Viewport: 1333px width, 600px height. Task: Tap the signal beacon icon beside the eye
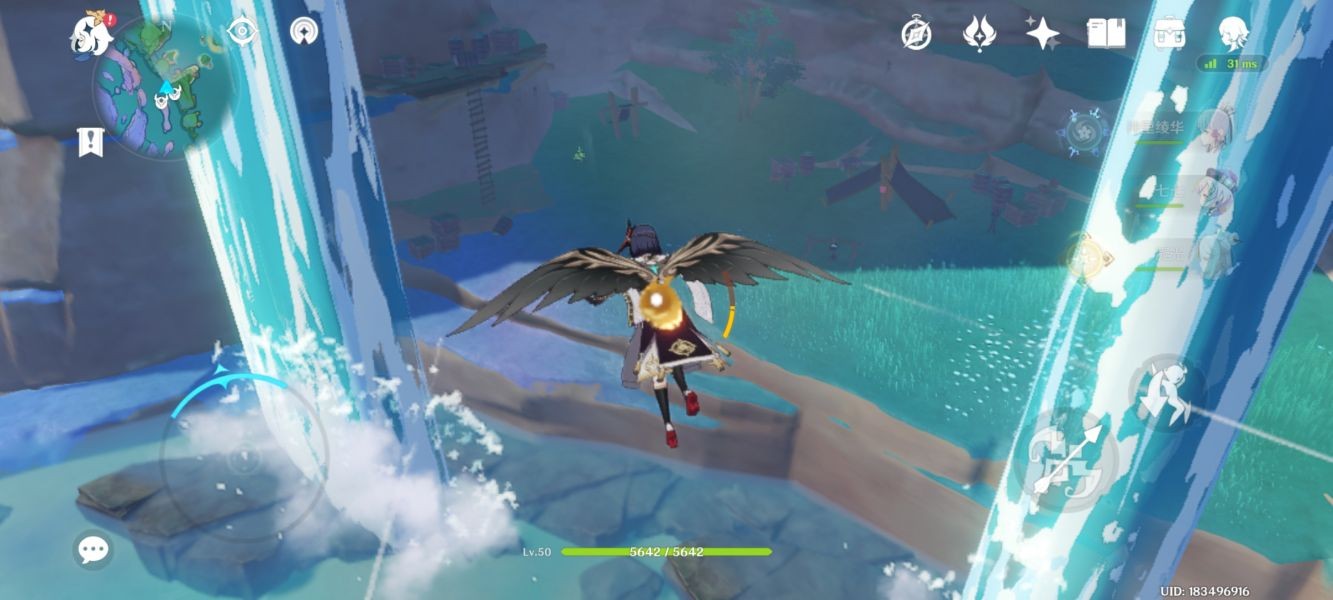(304, 31)
